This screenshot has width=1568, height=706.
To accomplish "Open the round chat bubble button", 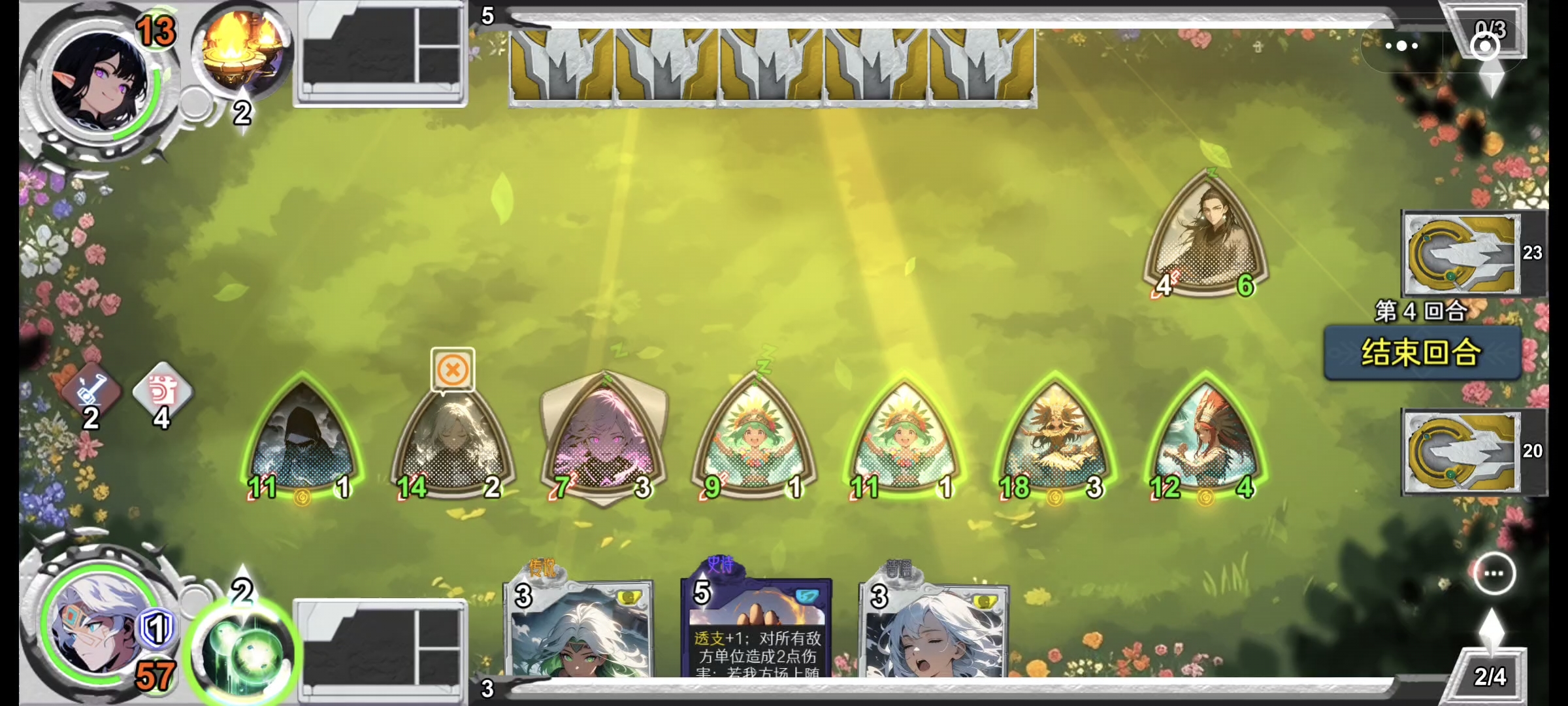I will tap(1494, 573).
